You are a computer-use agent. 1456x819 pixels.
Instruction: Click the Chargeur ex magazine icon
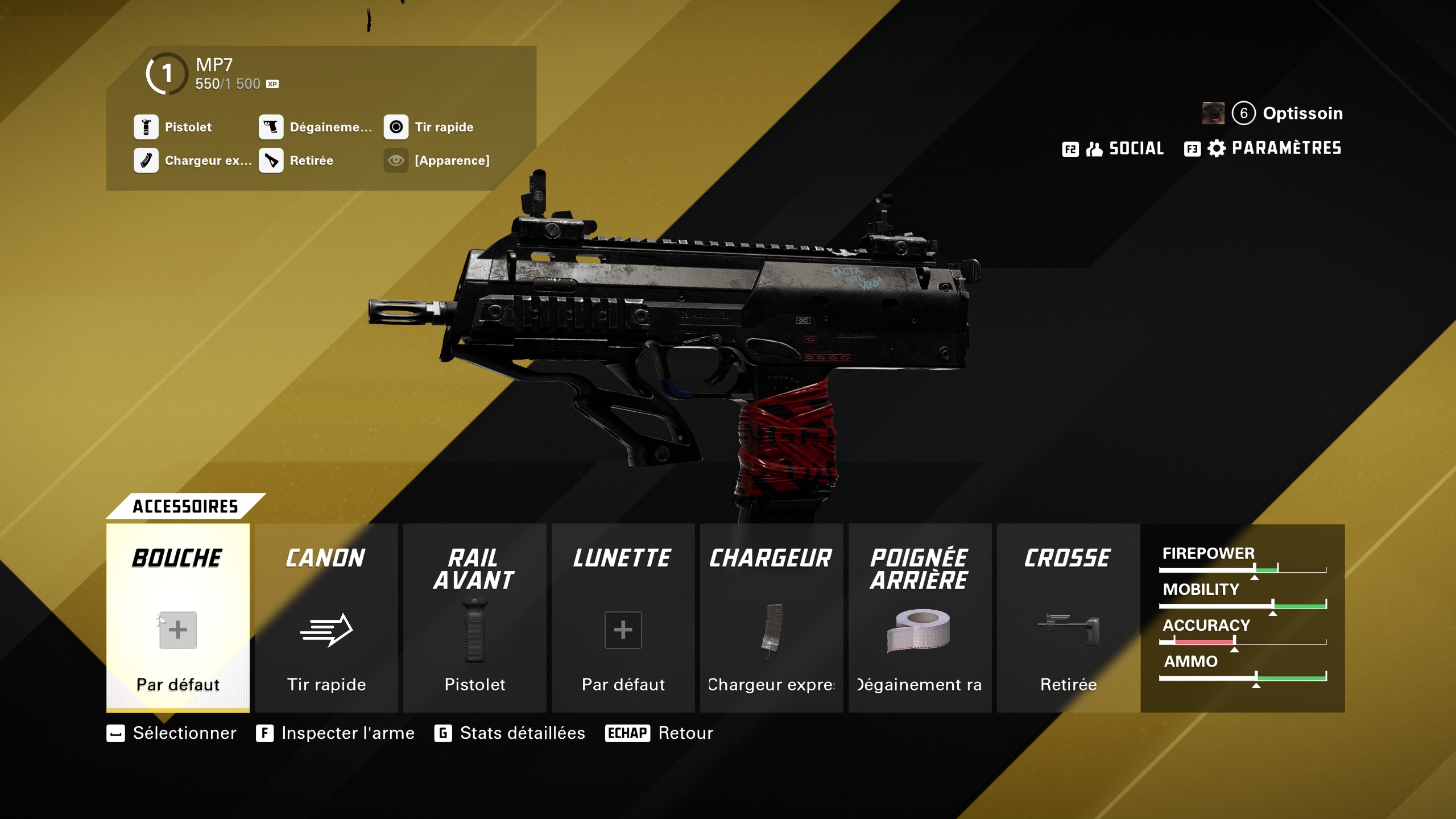tap(146, 161)
